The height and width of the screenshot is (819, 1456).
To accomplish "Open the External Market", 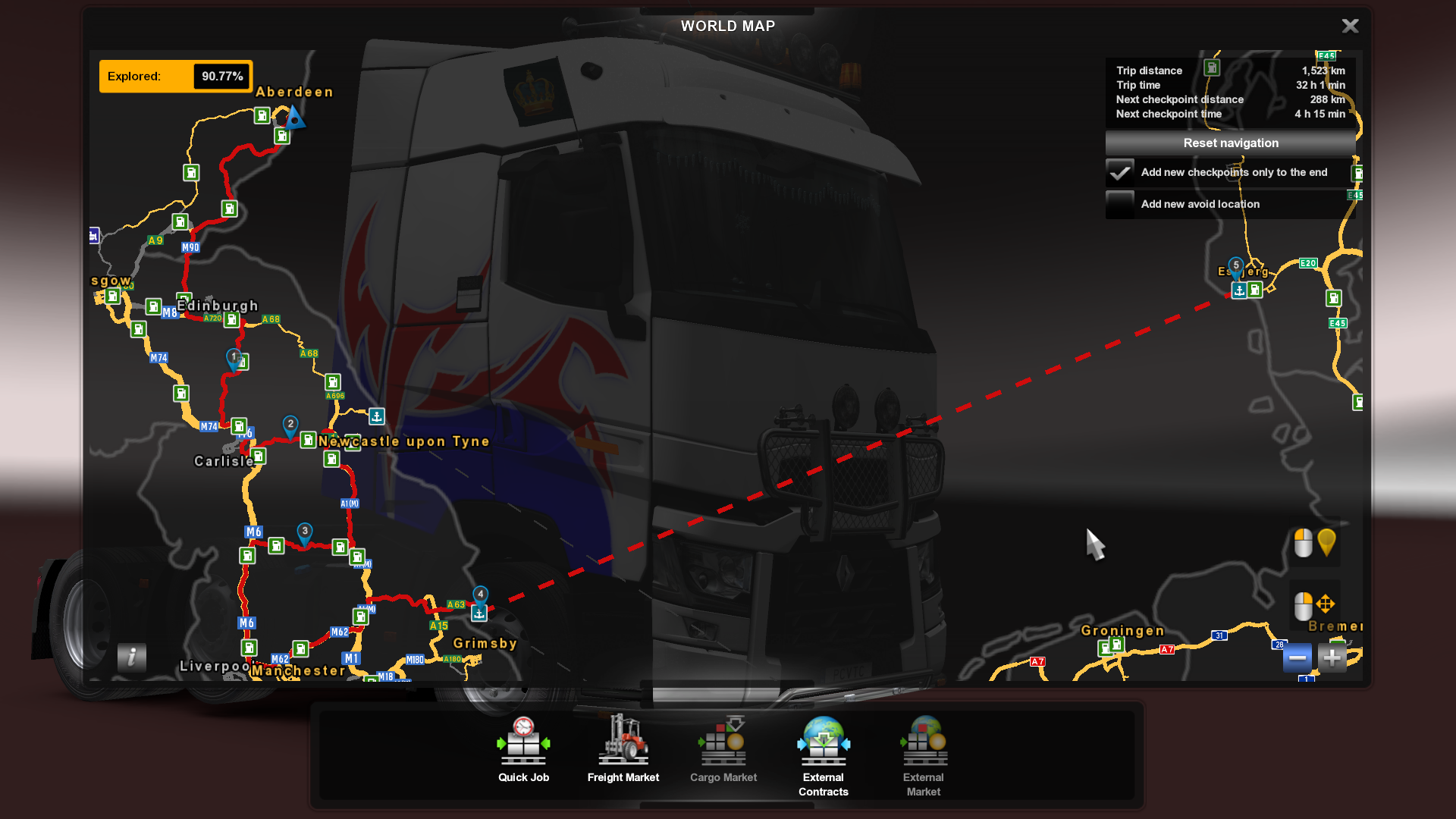I will point(923,755).
